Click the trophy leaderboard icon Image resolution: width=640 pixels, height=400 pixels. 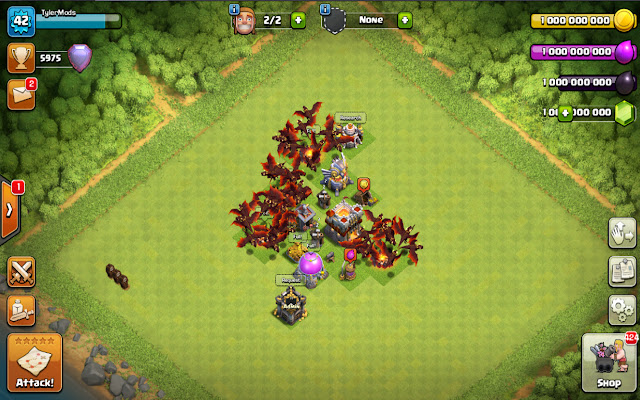21,57
